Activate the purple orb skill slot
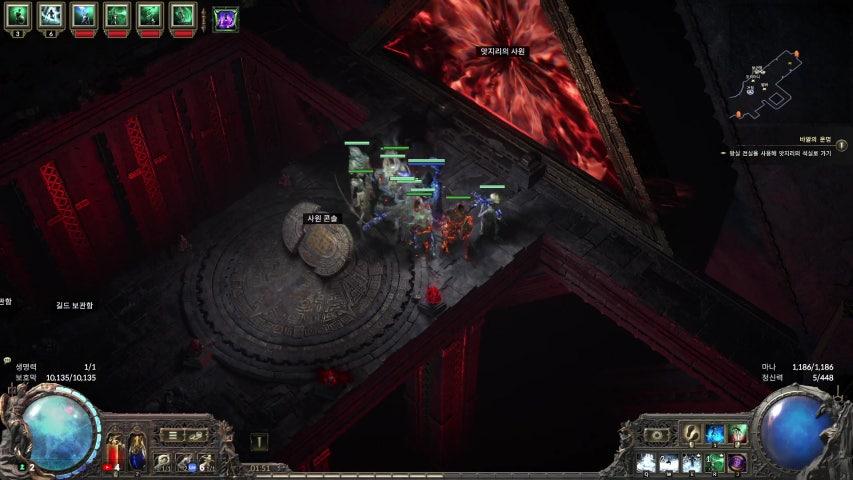The height and width of the screenshot is (480, 853). (738, 462)
